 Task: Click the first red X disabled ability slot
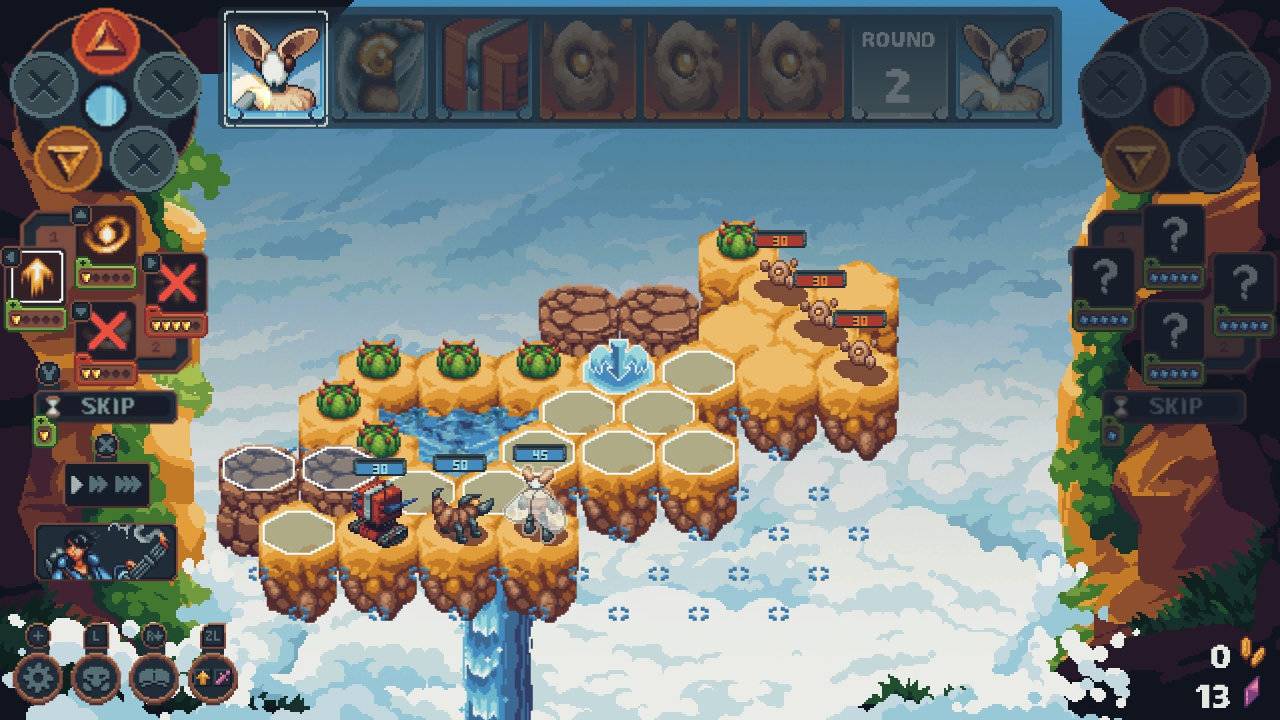coord(176,280)
